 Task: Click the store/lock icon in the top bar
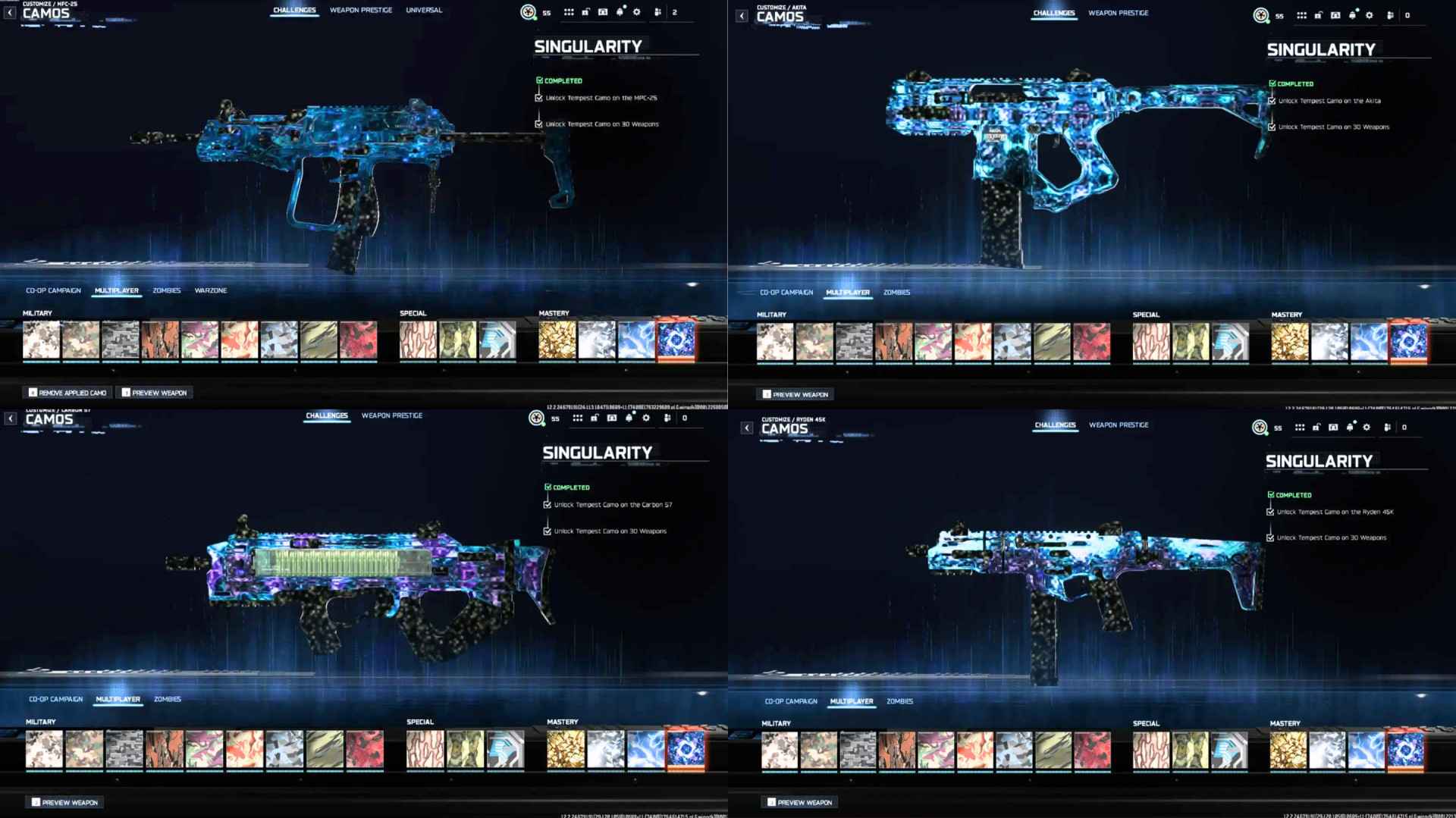(585, 11)
